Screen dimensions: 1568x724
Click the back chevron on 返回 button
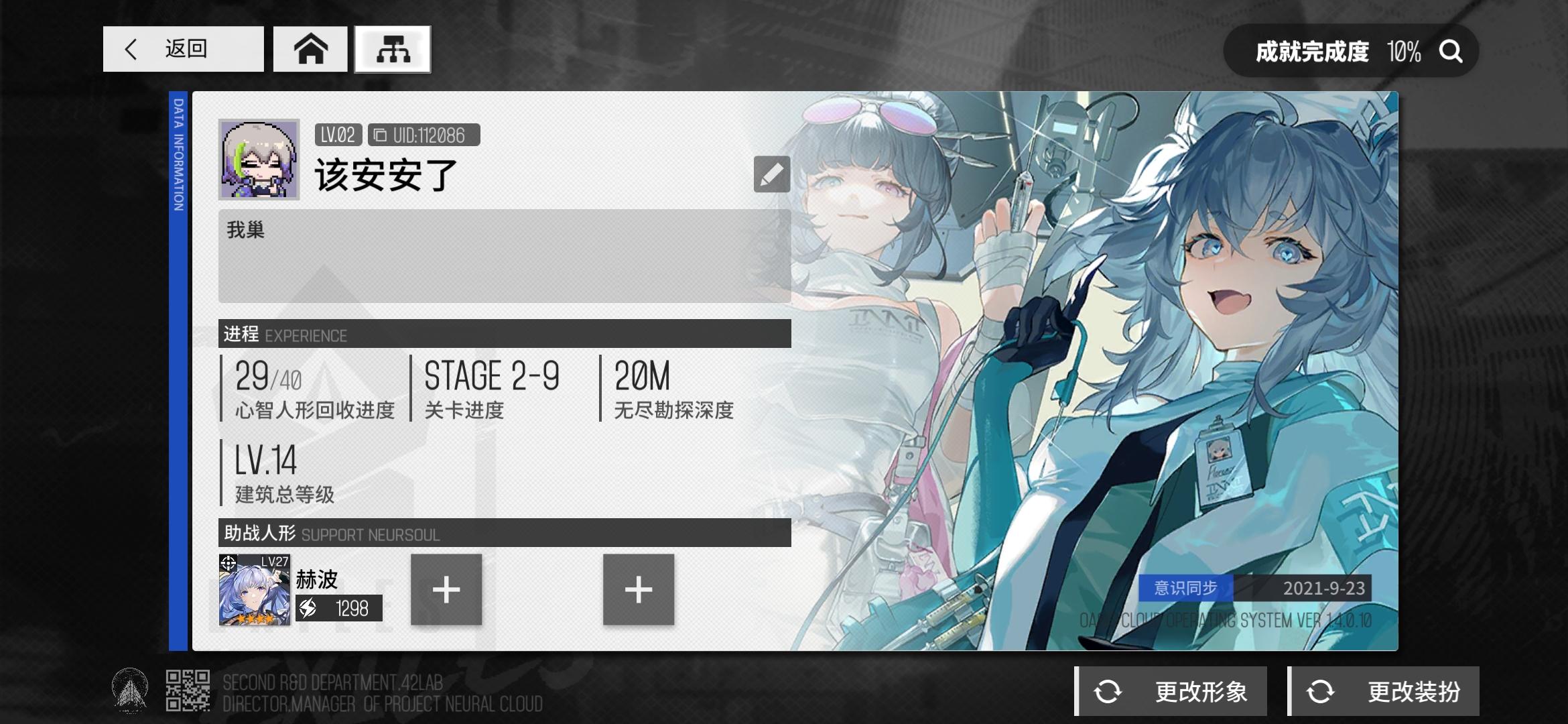point(131,49)
